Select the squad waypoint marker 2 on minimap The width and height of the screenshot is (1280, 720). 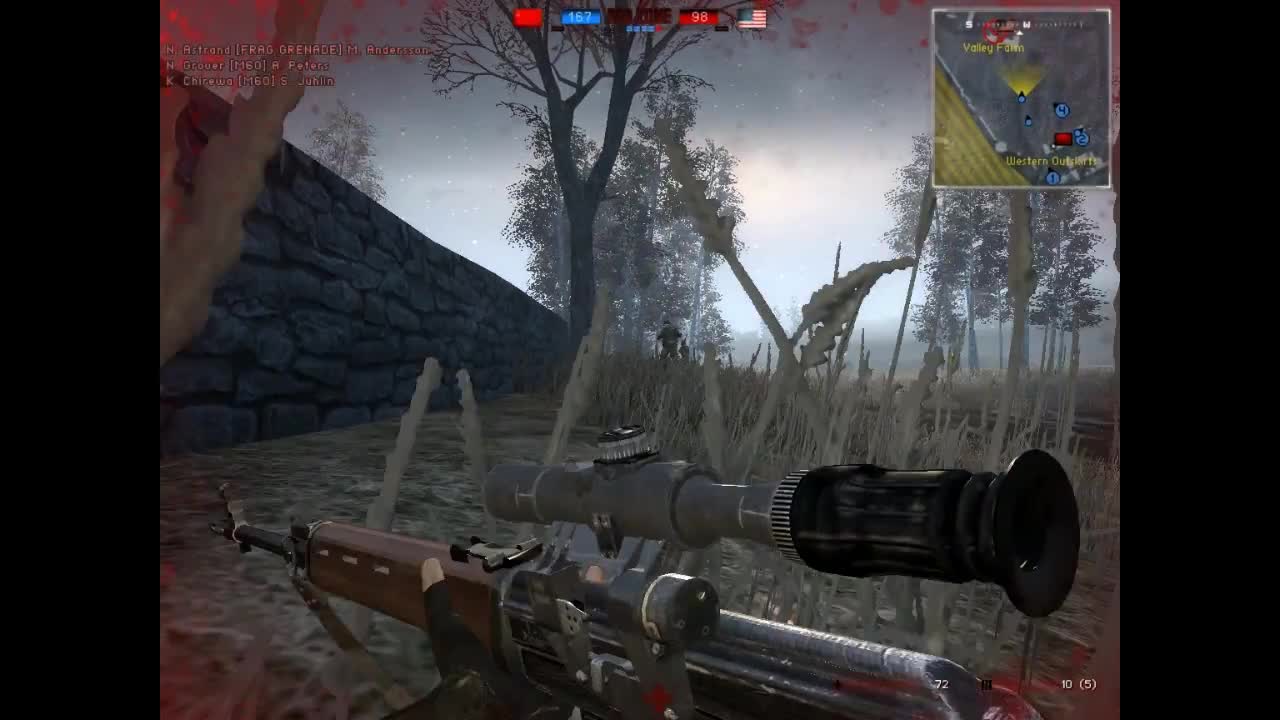tap(1082, 139)
